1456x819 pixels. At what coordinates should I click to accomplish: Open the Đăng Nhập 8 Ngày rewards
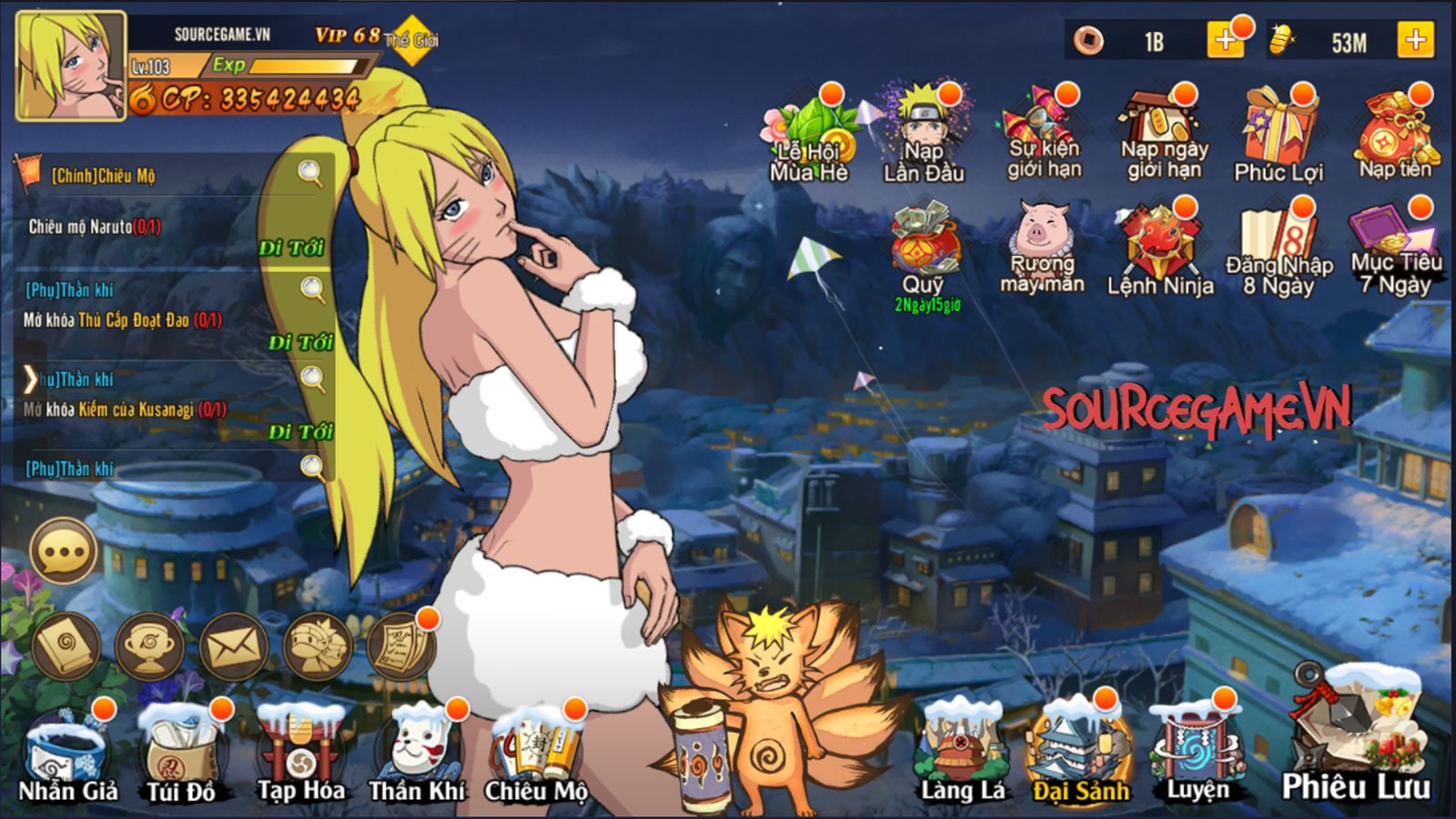tap(1279, 250)
